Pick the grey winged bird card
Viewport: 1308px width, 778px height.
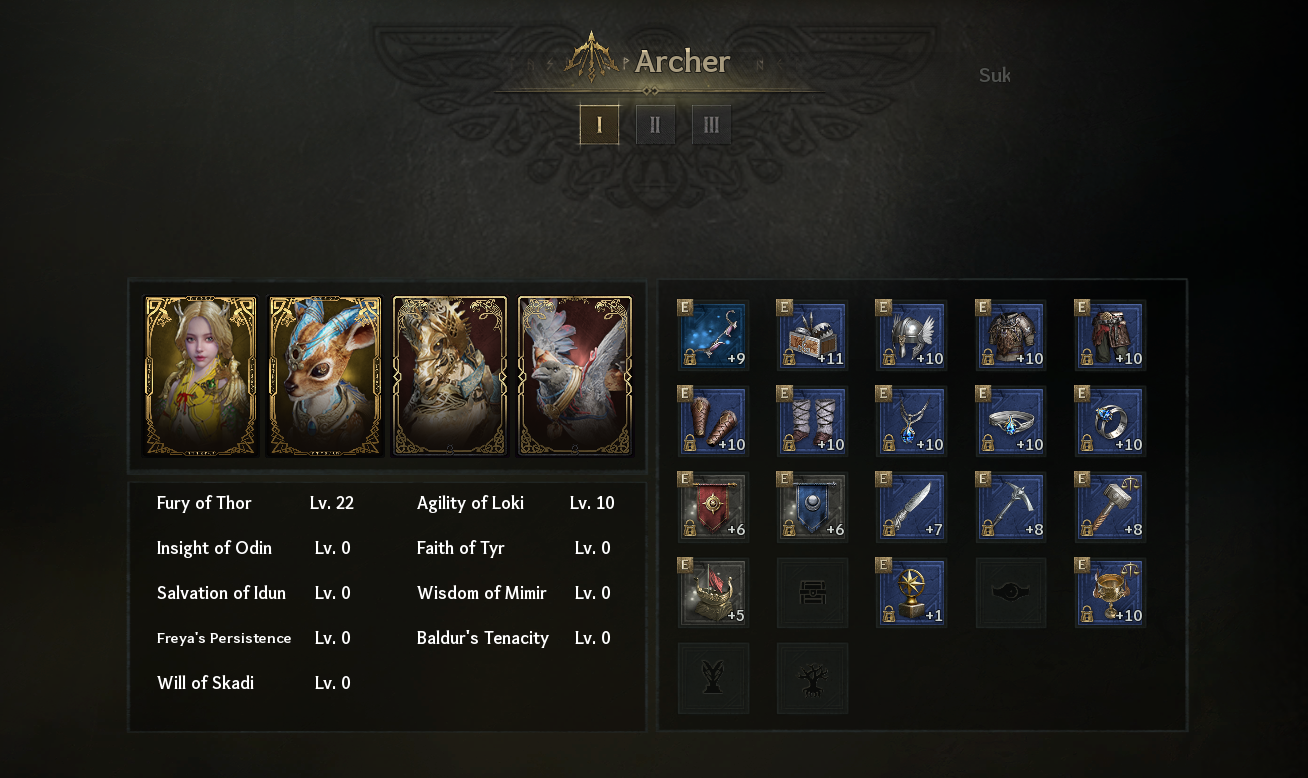[574, 376]
